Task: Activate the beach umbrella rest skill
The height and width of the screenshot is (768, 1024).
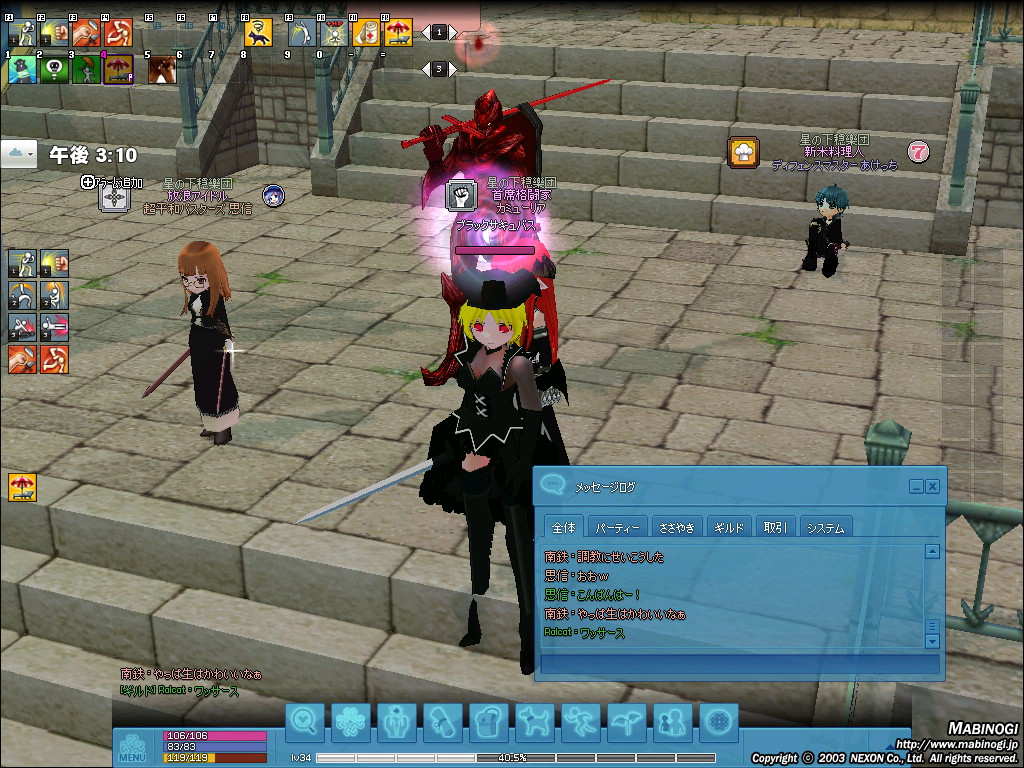Action: (x=398, y=32)
